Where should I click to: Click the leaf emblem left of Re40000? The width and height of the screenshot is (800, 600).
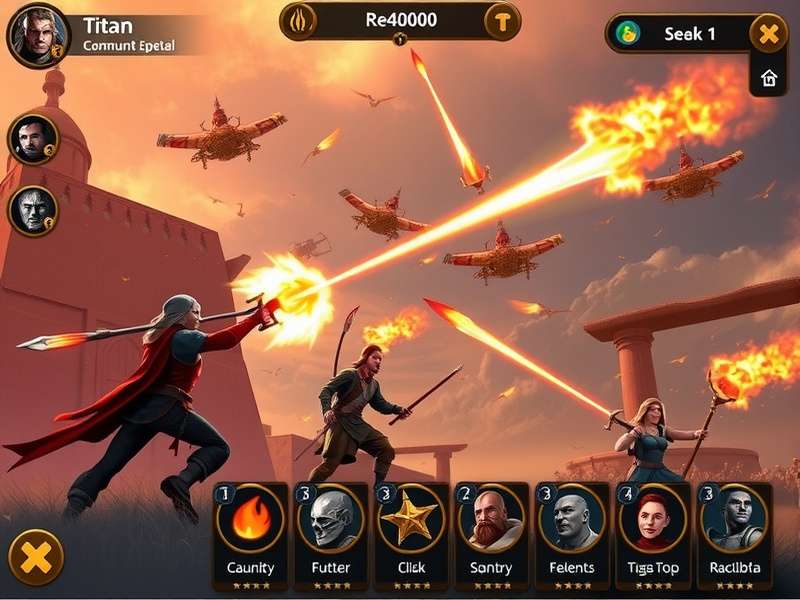pyautogui.click(x=300, y=21)
